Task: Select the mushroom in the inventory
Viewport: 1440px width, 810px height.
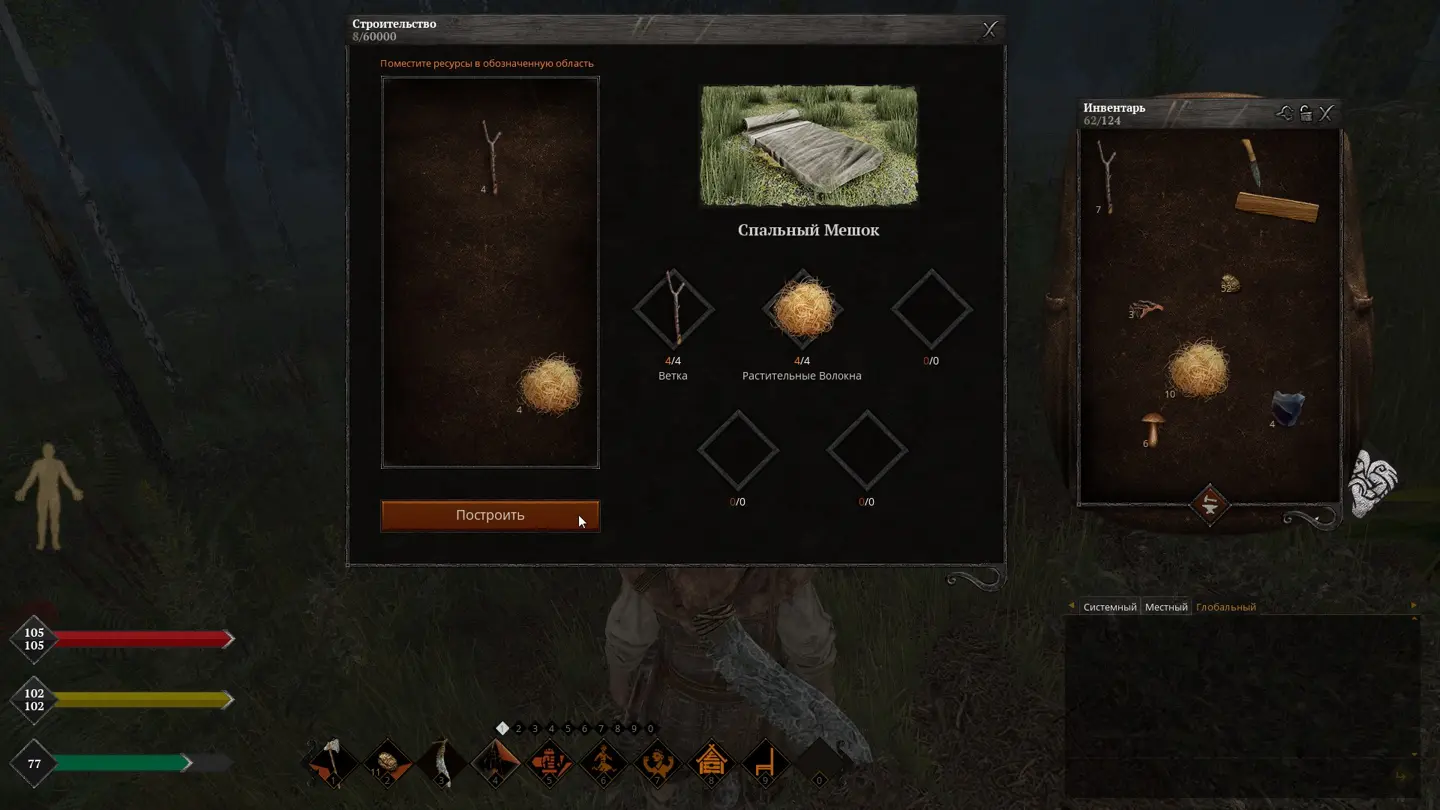Action: [1153, 428]
